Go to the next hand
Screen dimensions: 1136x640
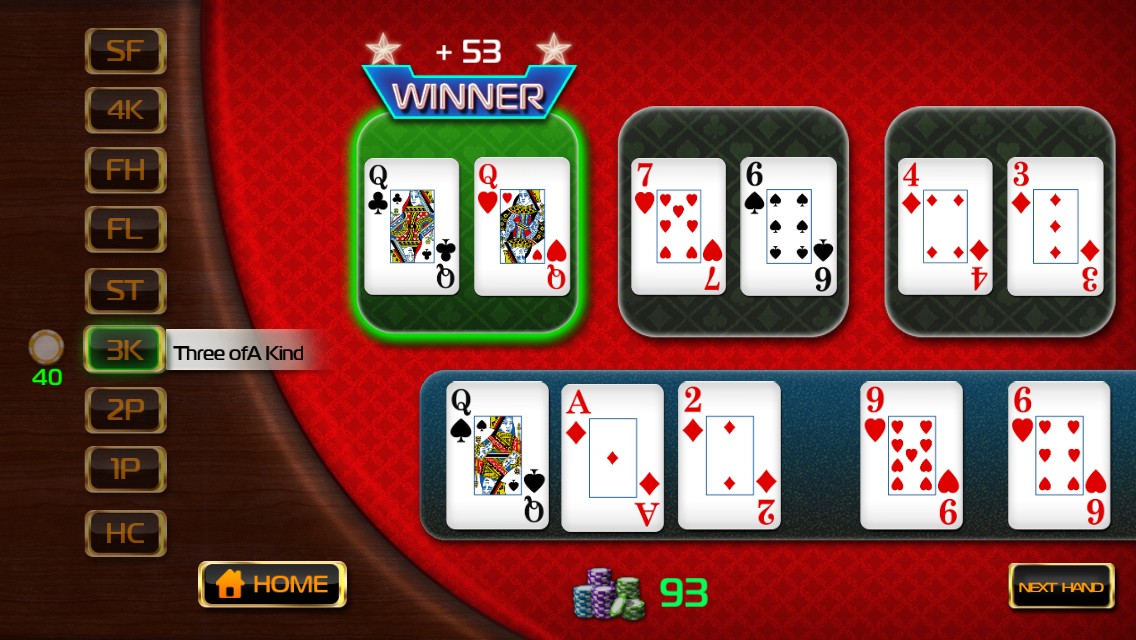click(1061, 587)
